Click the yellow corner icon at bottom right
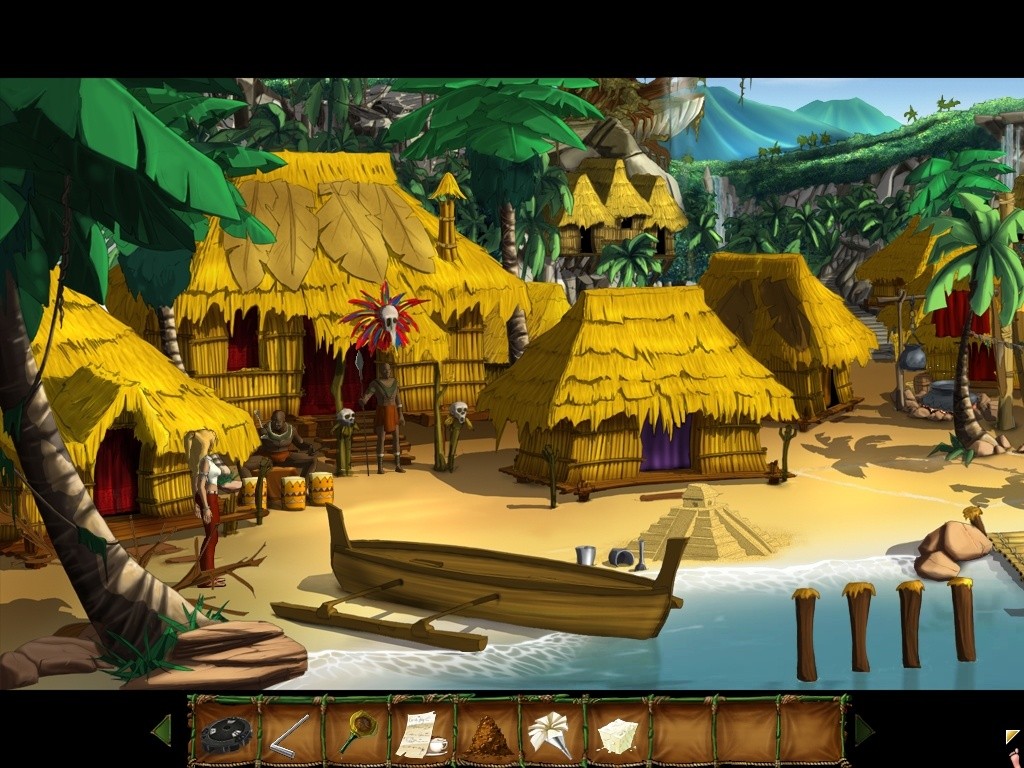 pos(1013,738)
